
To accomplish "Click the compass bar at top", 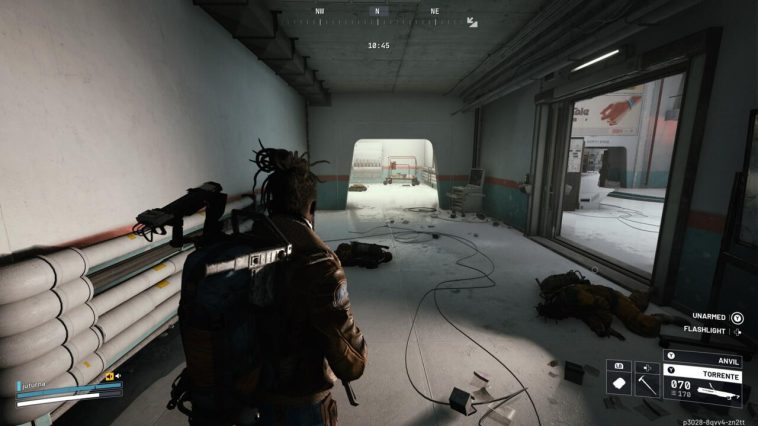I will tap(377, 13).
